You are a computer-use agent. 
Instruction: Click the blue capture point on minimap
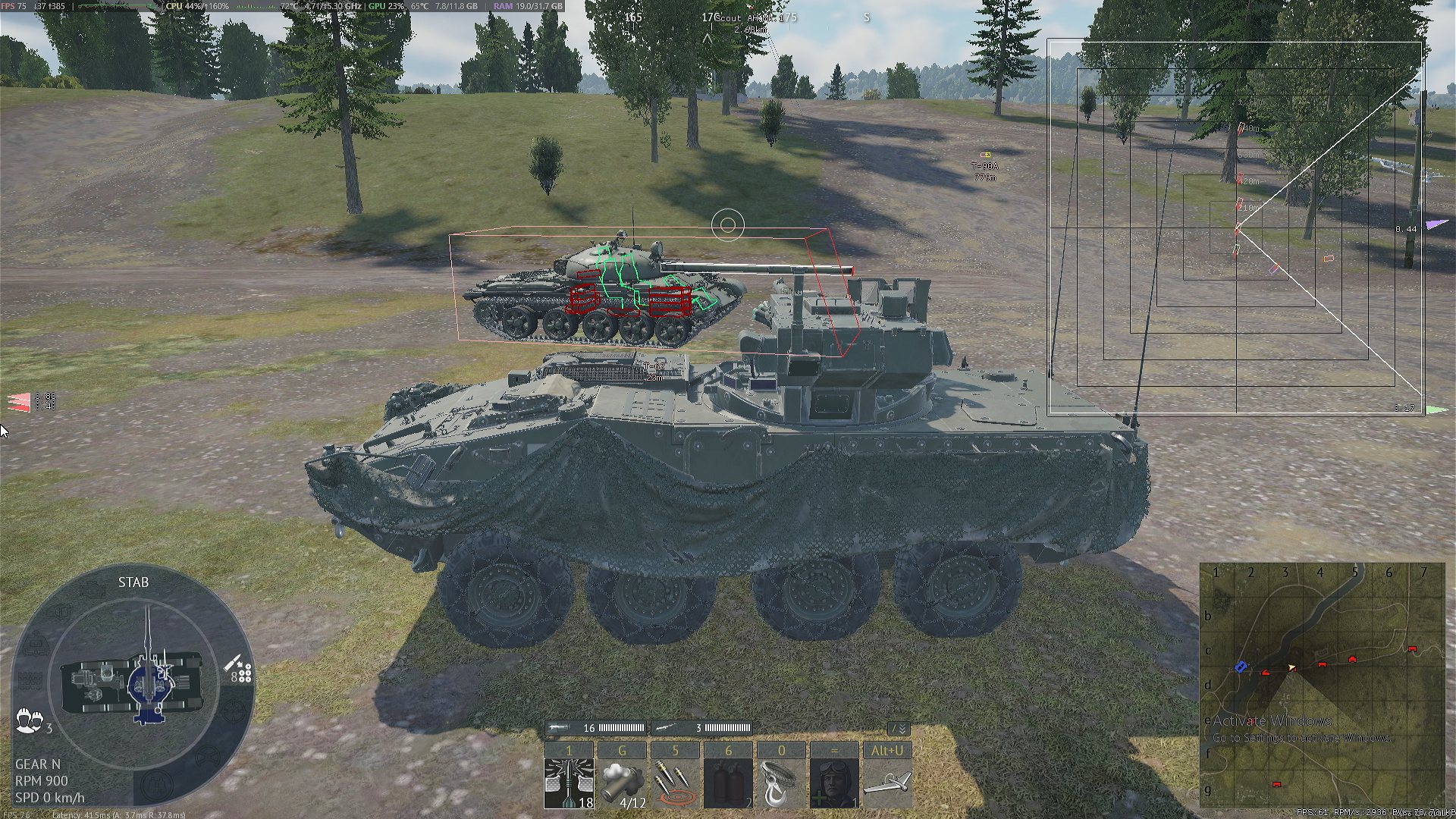pyautogui.click(x=1241, y=667)
